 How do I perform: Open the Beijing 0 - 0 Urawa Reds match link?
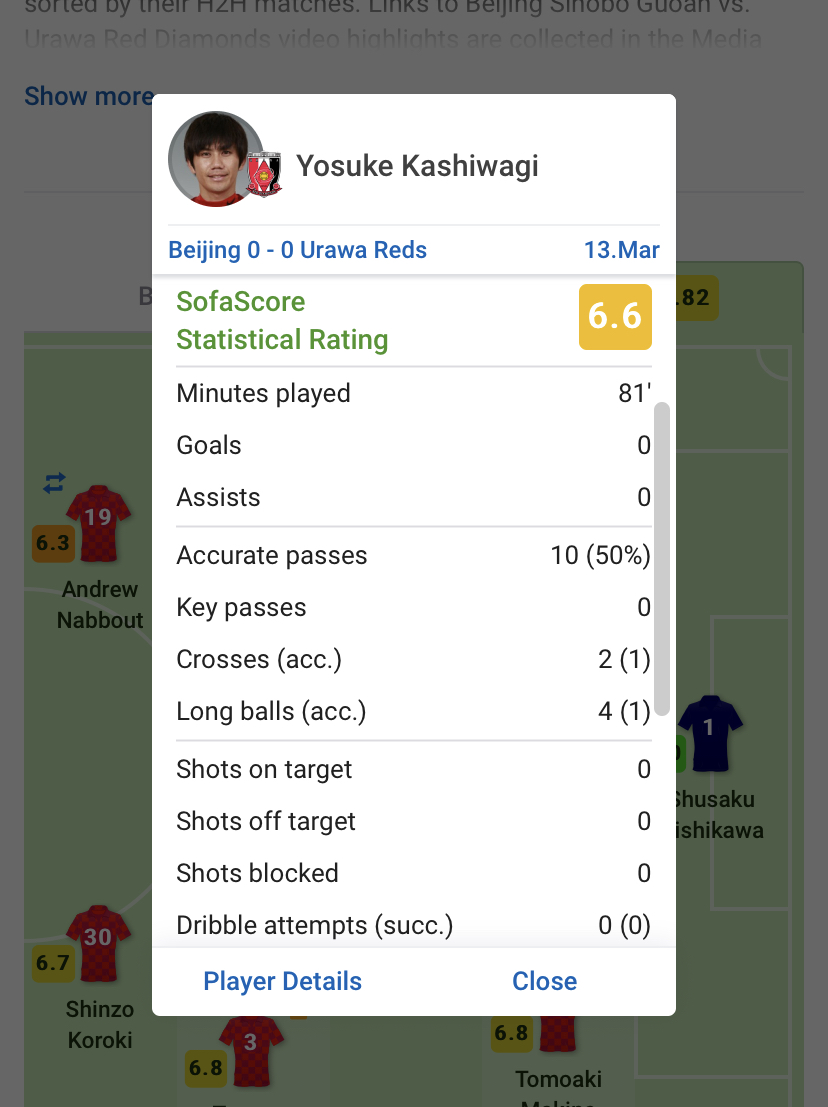pyautogui.click(x=297, y=250)
